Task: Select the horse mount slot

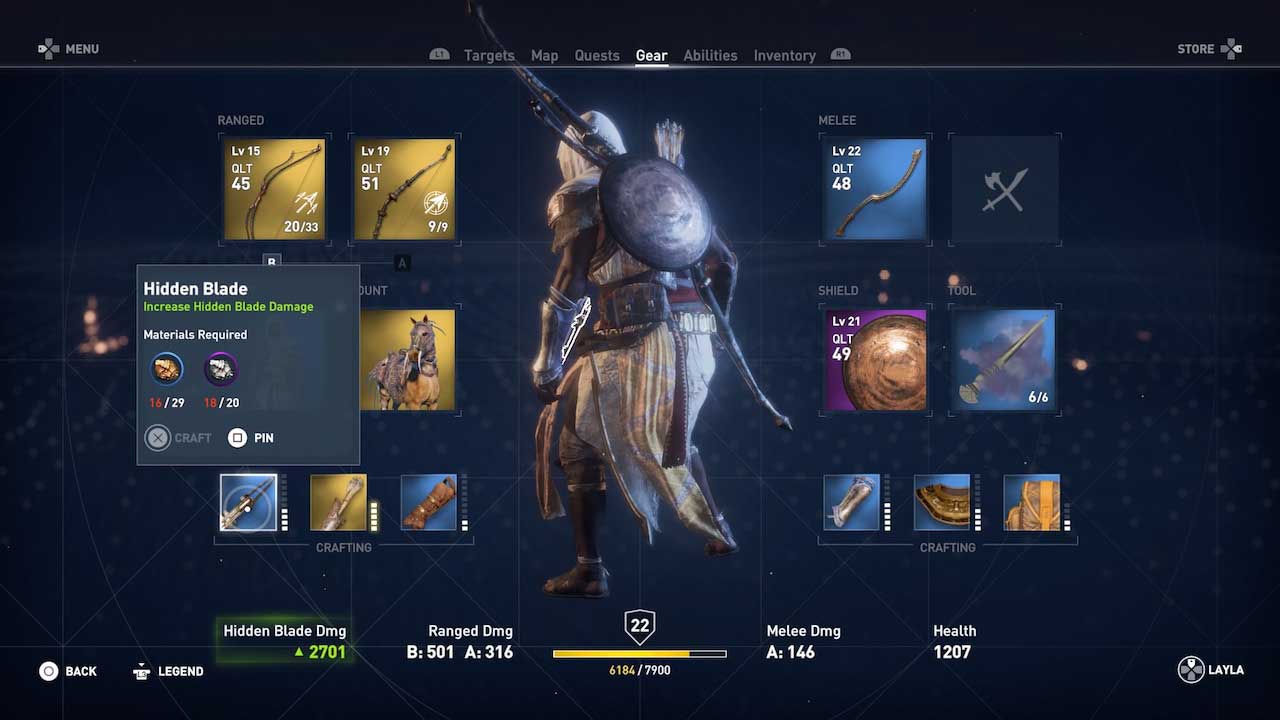Action: pos(408,360)
